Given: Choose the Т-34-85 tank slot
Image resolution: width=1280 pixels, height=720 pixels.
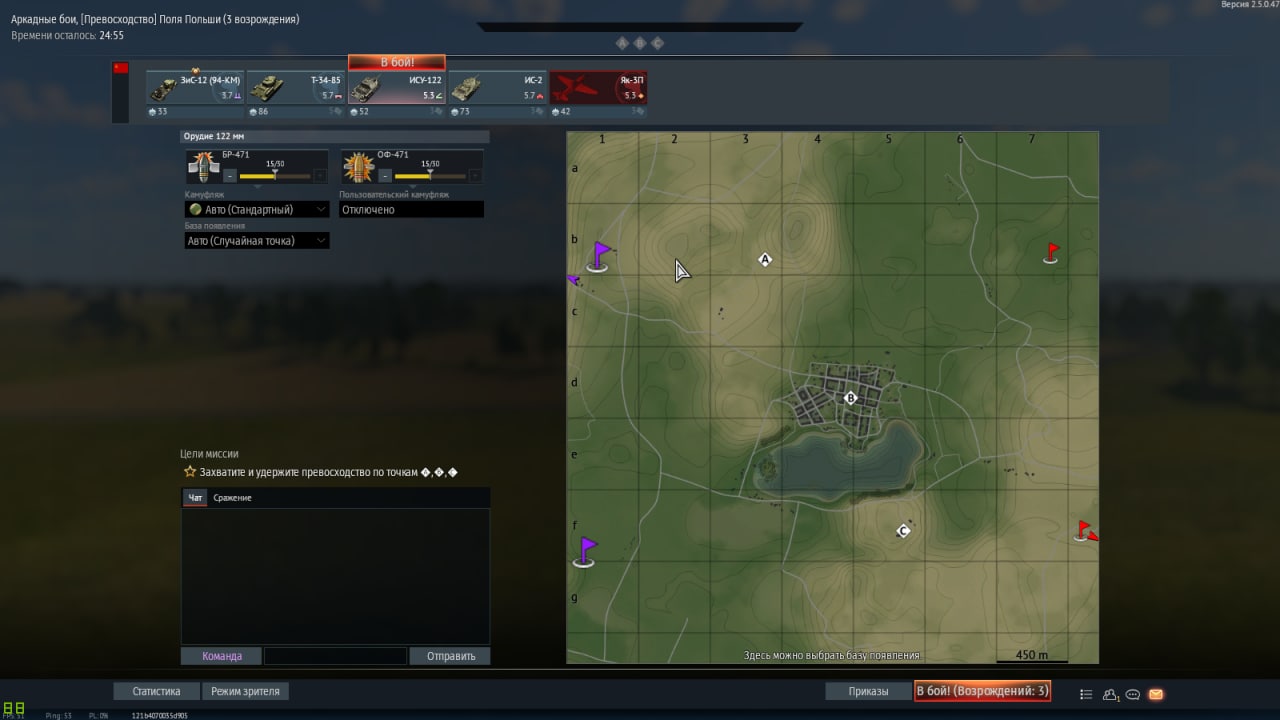Looking at the screenshot, I should coord(296,88).
